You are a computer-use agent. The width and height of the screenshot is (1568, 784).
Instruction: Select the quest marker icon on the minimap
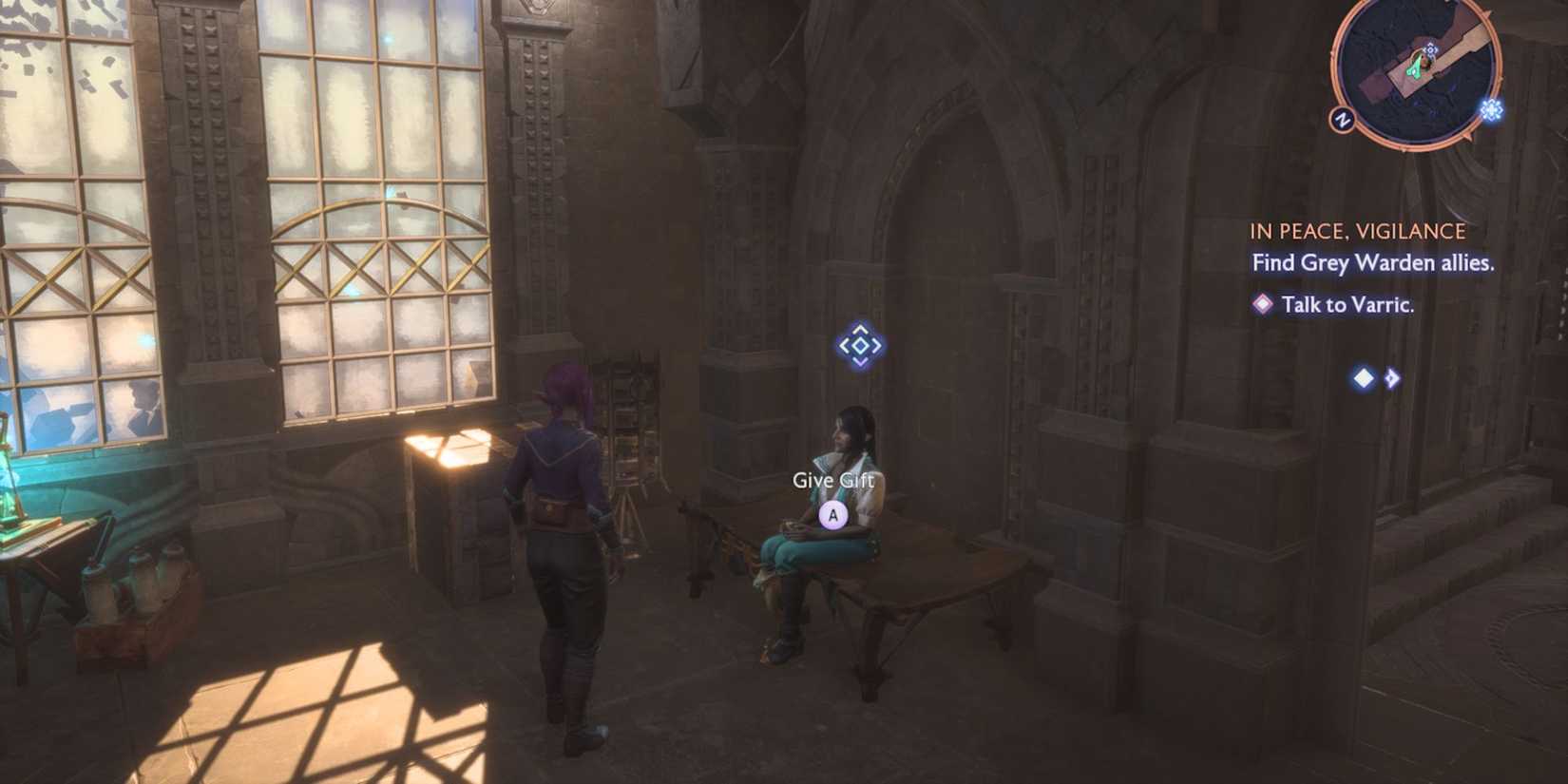pyautogui.click(x=1430, y=49)
